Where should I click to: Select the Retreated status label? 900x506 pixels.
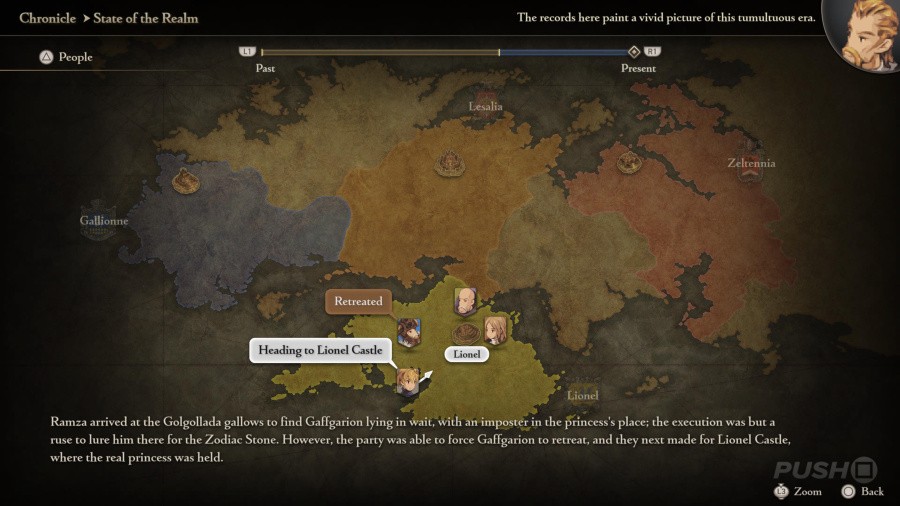tap(358, 301)
